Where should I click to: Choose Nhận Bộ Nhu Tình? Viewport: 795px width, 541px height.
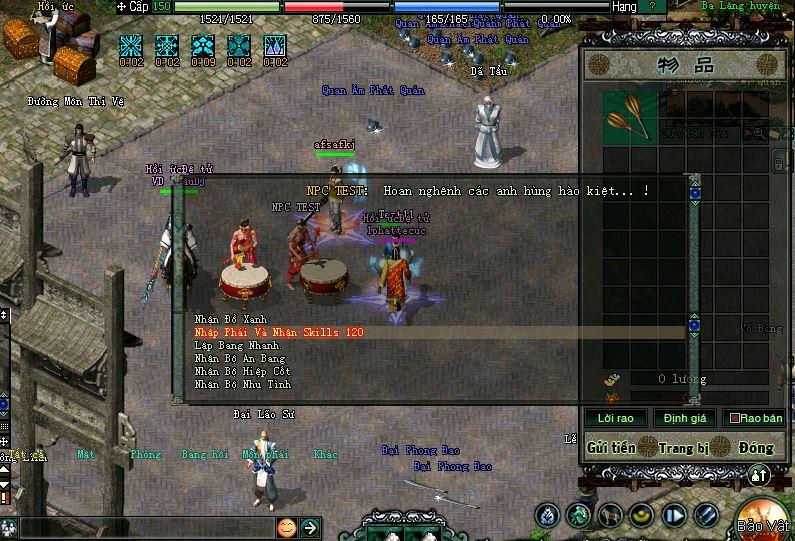tap(242, 384)
